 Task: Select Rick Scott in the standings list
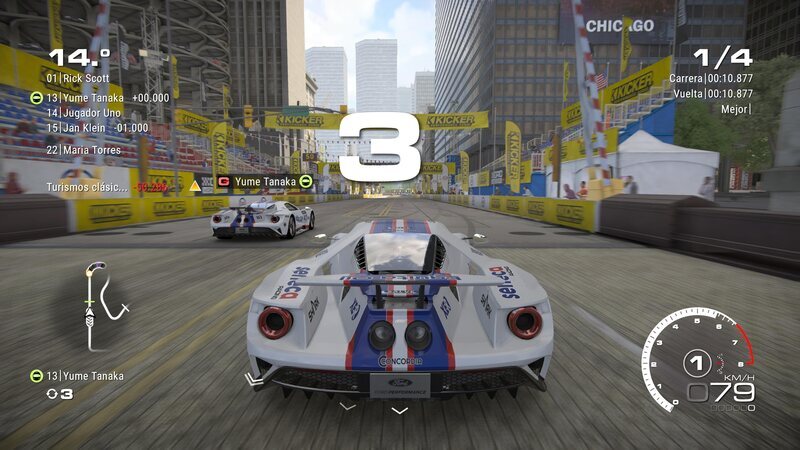80,78
